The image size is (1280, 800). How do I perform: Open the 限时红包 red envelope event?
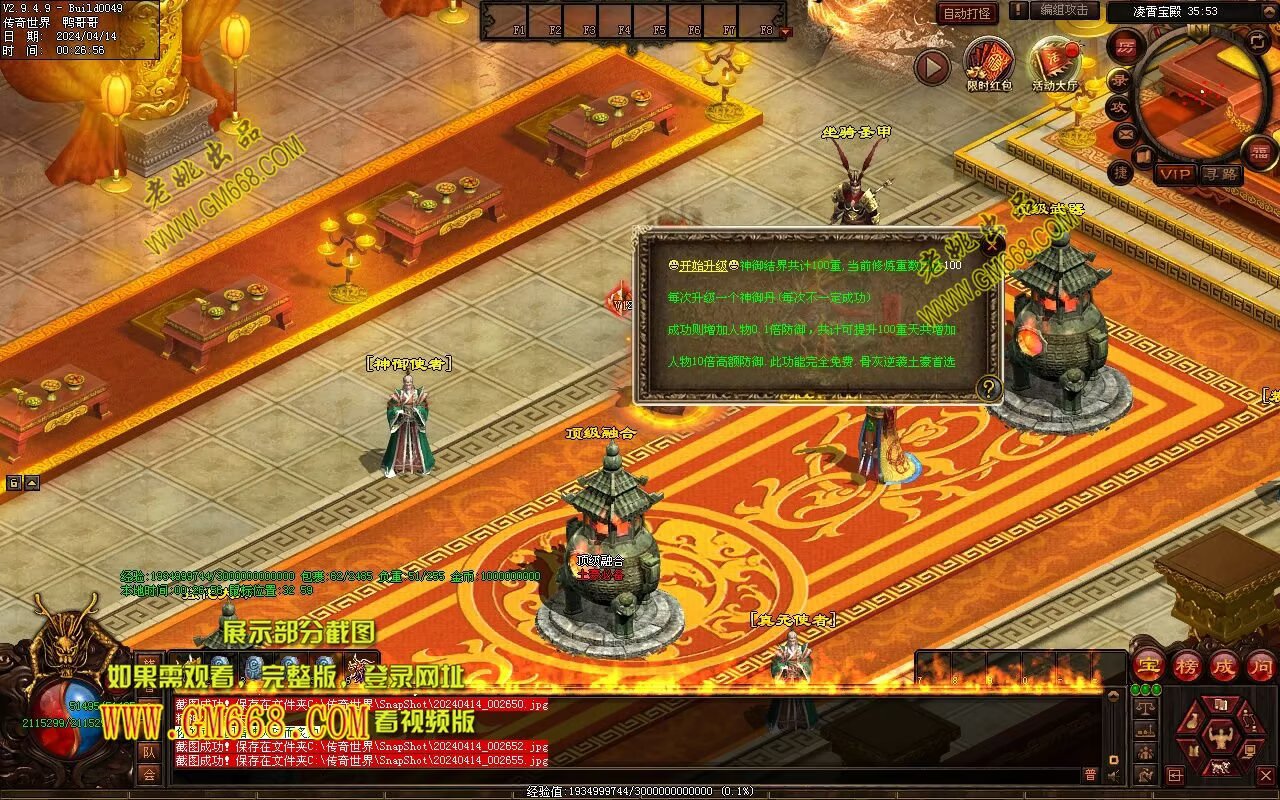point(989,62)
